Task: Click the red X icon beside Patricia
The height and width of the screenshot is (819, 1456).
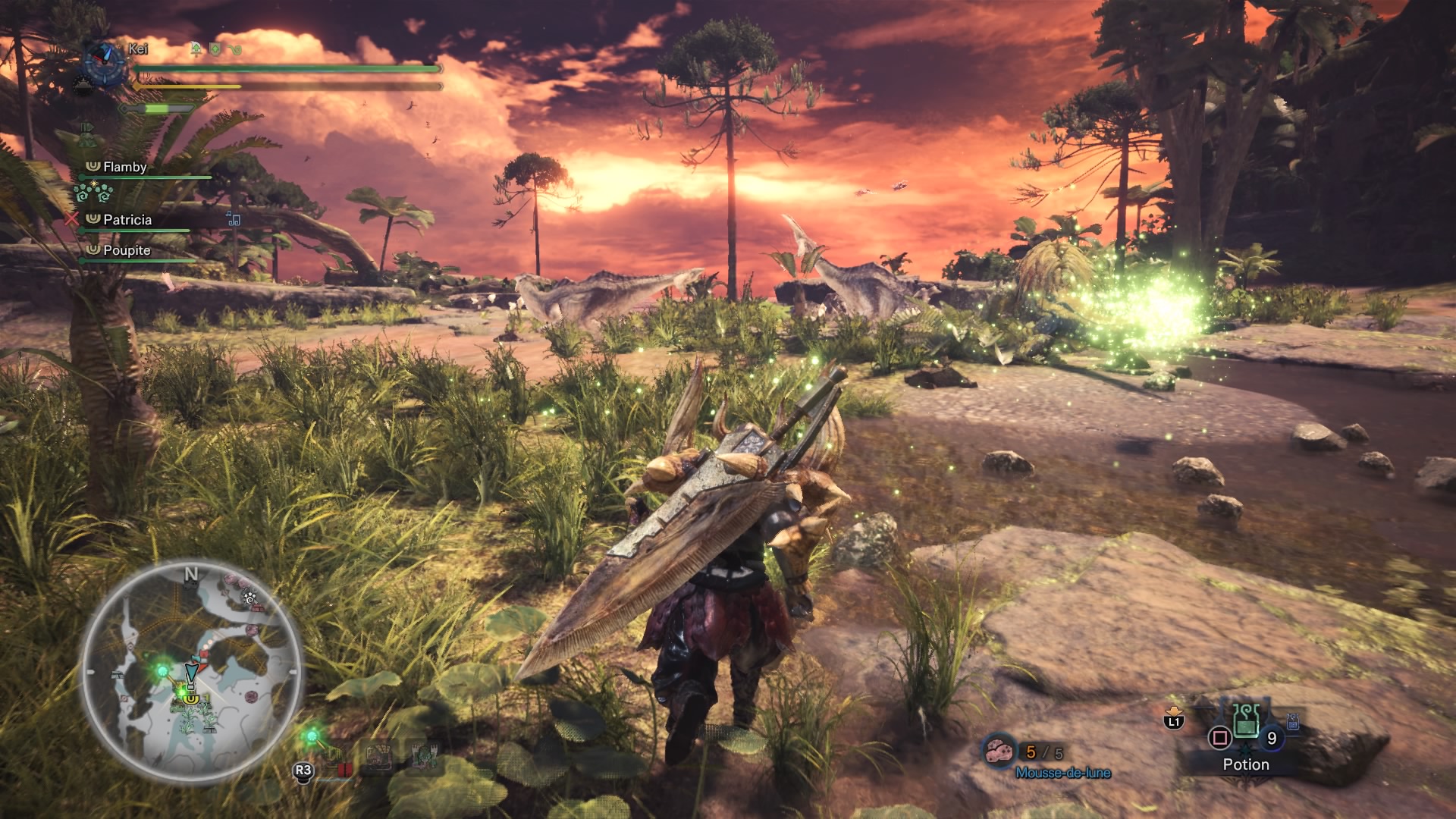Action: coord(71,219)
